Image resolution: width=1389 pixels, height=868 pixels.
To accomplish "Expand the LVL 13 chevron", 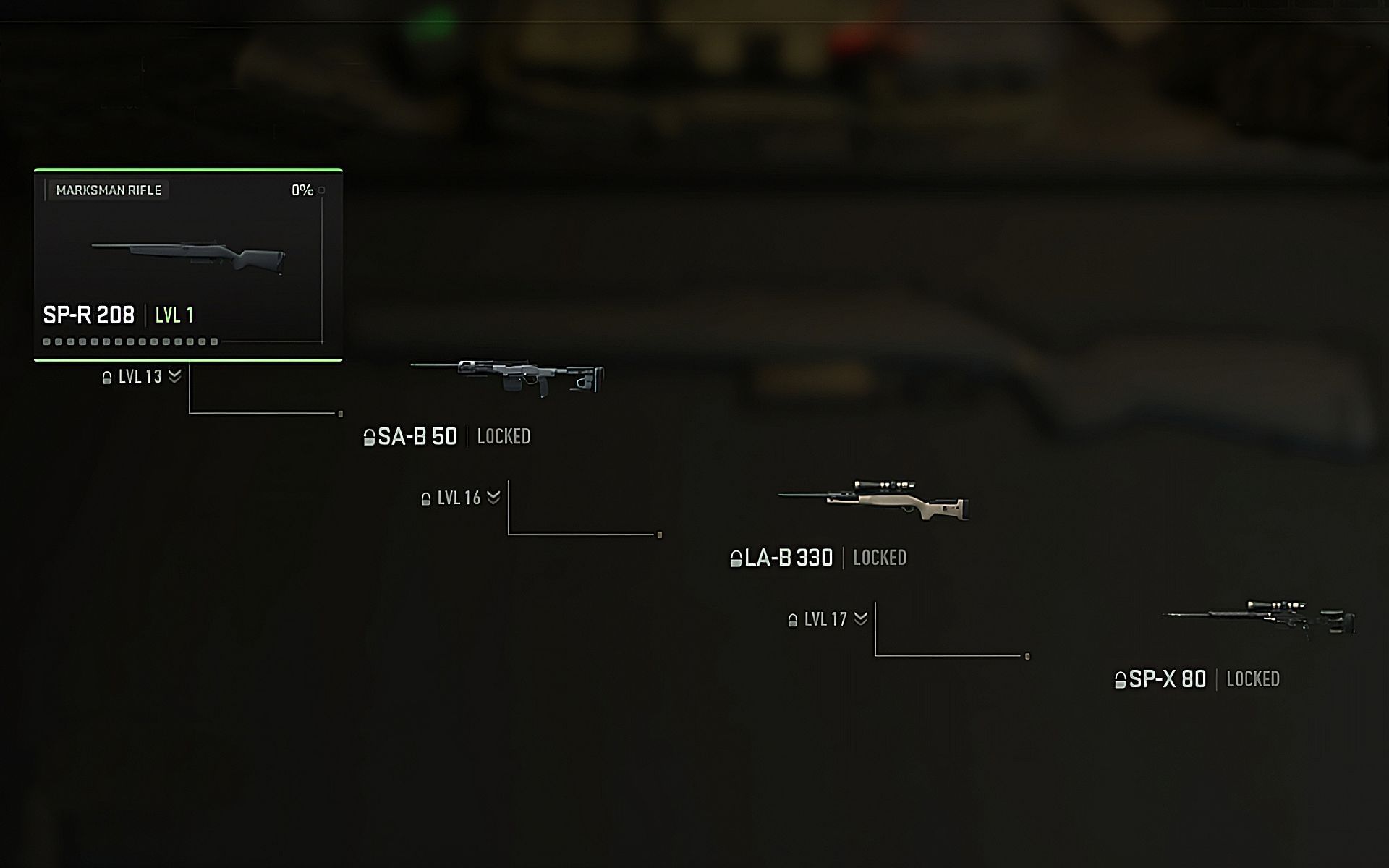I will pos(172,375).
